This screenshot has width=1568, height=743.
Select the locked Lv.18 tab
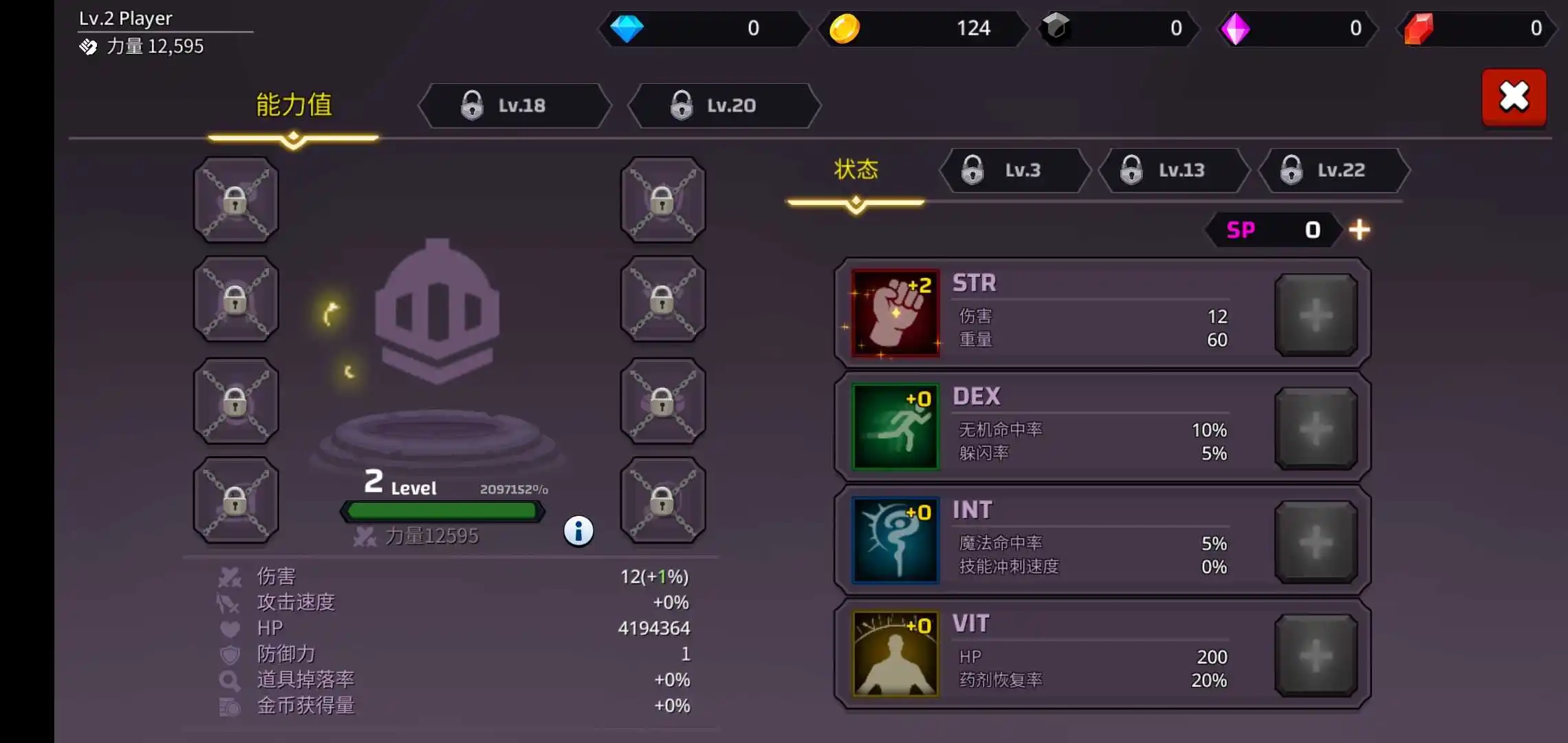tap(514, 106)
